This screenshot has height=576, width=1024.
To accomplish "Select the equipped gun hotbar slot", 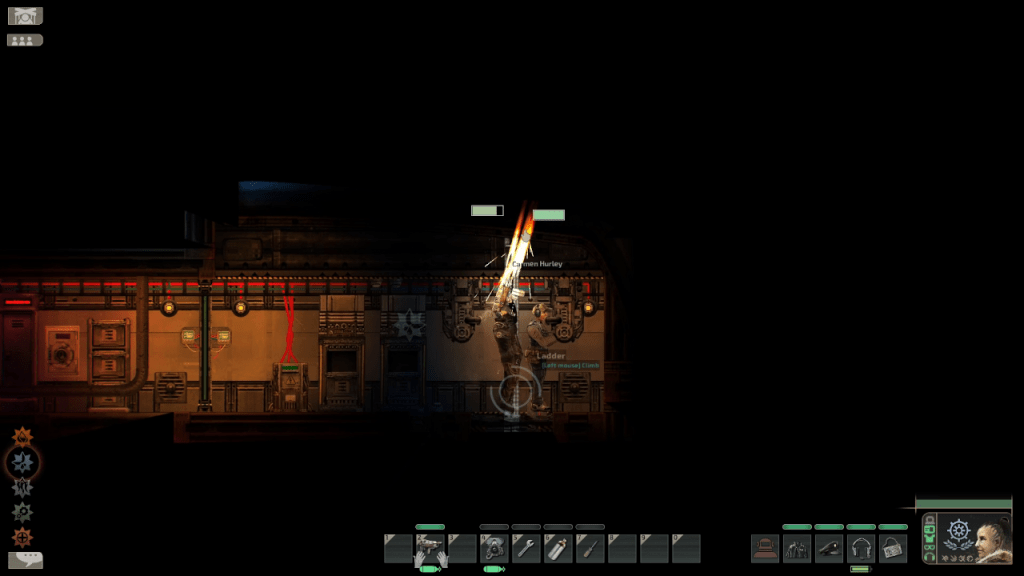I will pyautogui.click(x=430, y=548).
